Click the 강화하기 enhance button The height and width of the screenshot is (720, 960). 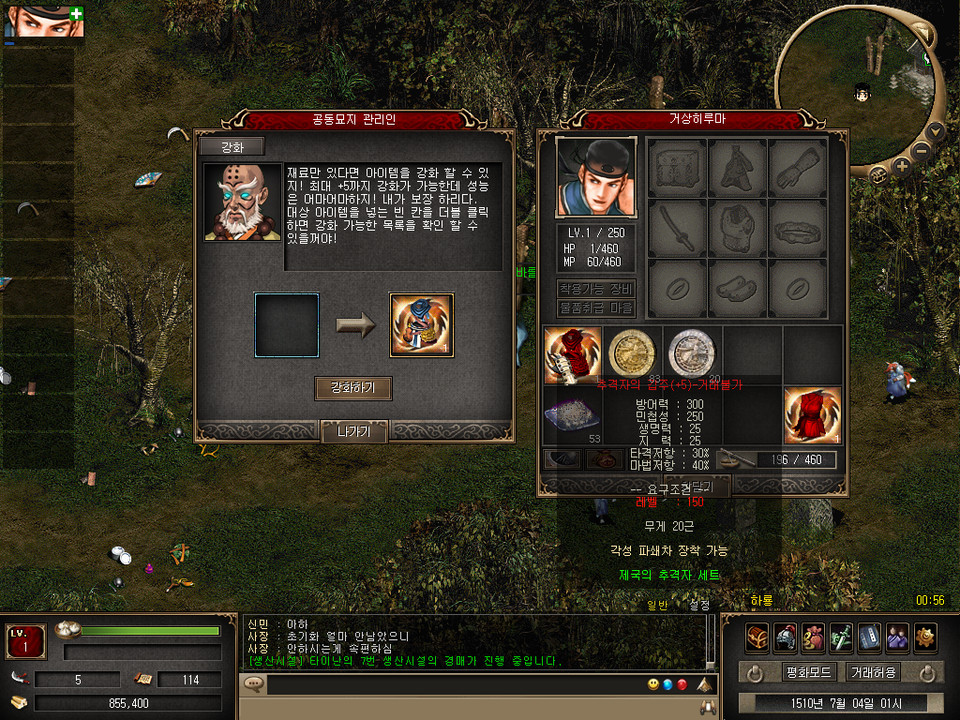point(353,388)
